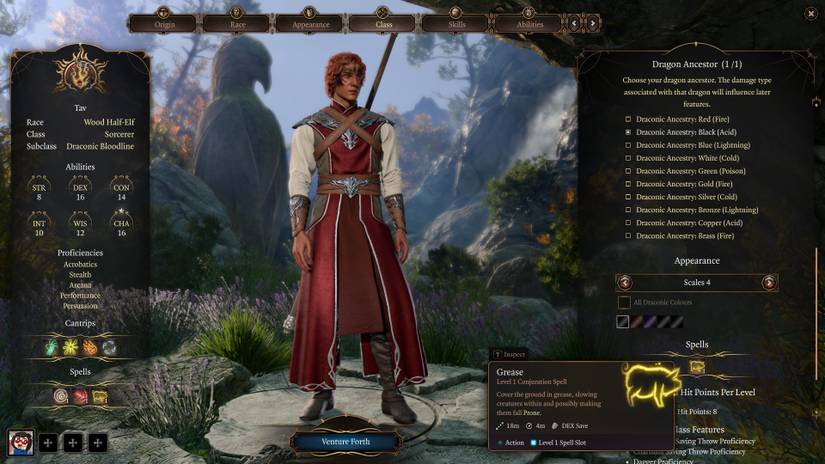This screenshot has width=825, height=464.
Task: Select the Grease spell icon in left panel
Action: (100, 396)
